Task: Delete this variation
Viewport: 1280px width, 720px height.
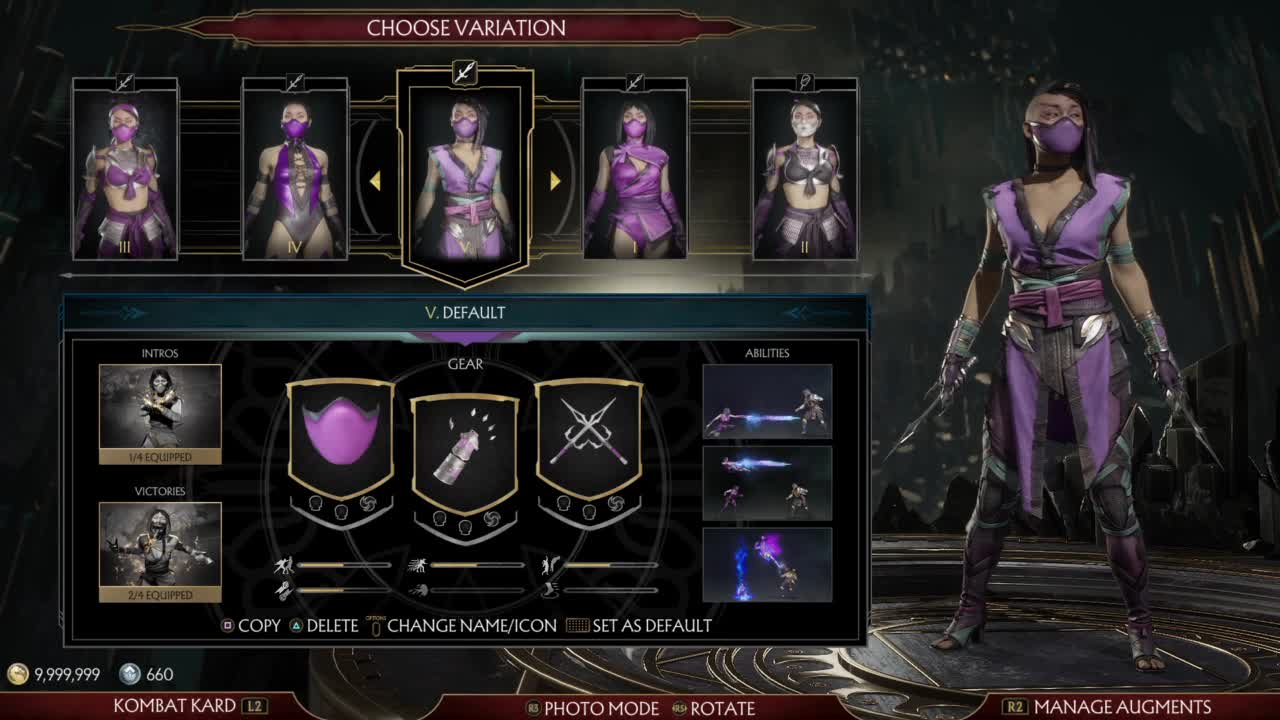Action: (324, 626)
